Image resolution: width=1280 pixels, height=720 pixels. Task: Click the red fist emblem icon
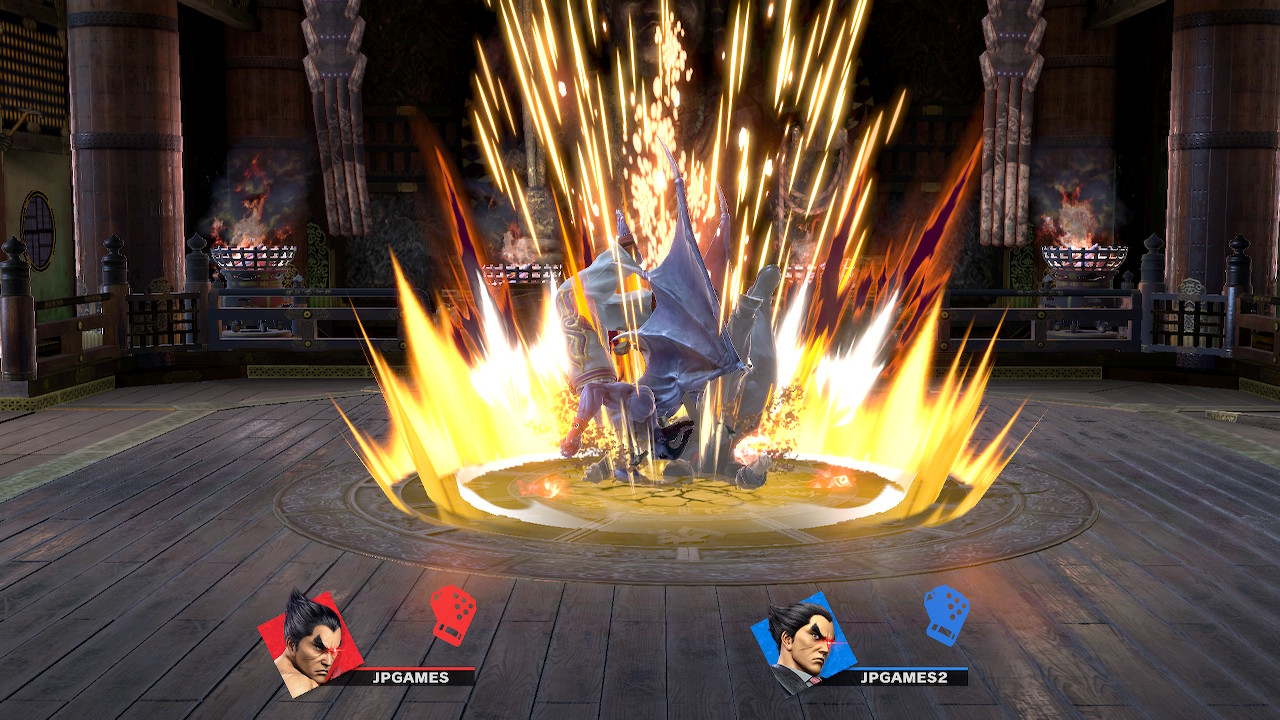tap(452, 612)
